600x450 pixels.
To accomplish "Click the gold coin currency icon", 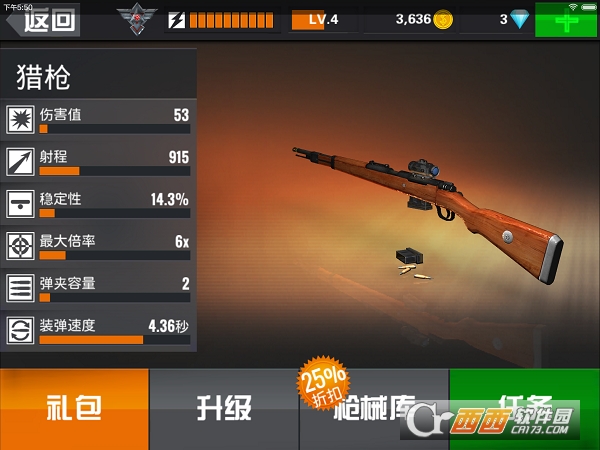I will 443,19.
